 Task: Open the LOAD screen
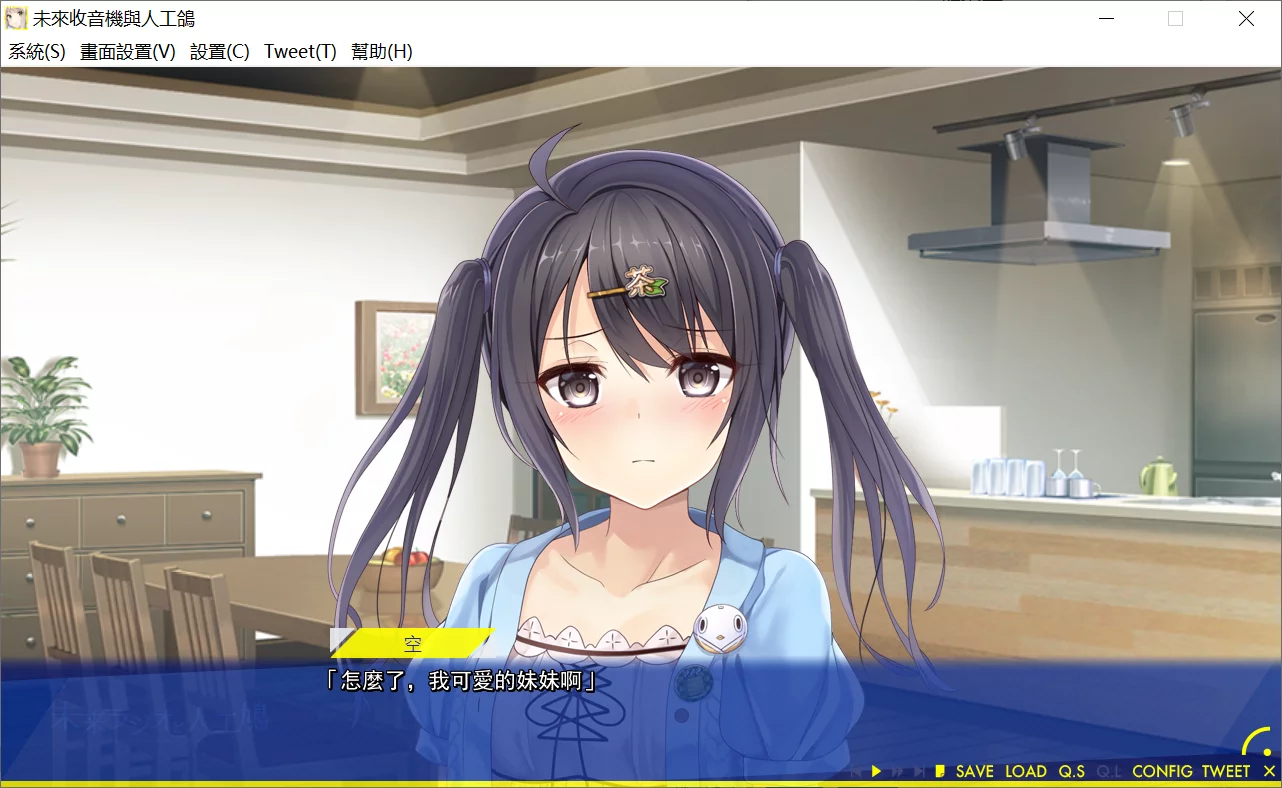tap(1026, 771)
